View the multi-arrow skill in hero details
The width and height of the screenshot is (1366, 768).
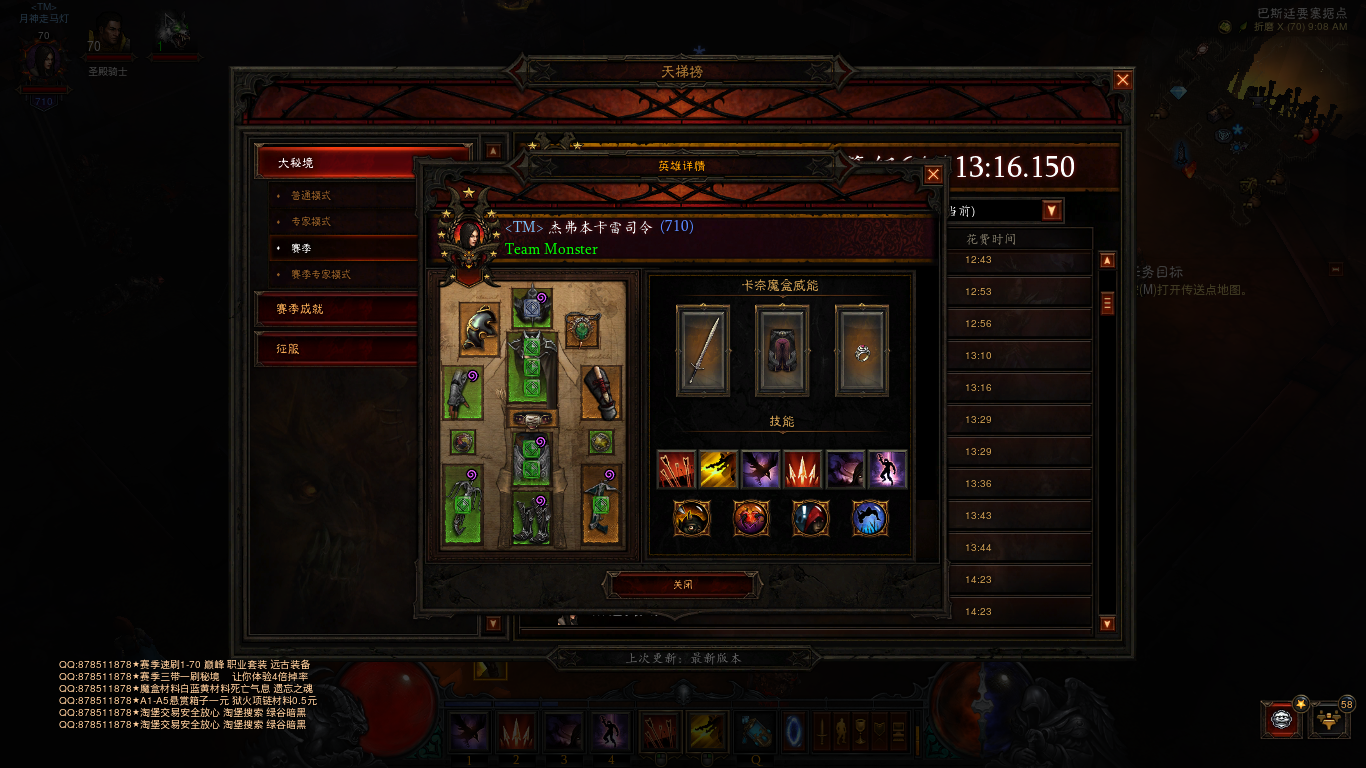point(676,469)
